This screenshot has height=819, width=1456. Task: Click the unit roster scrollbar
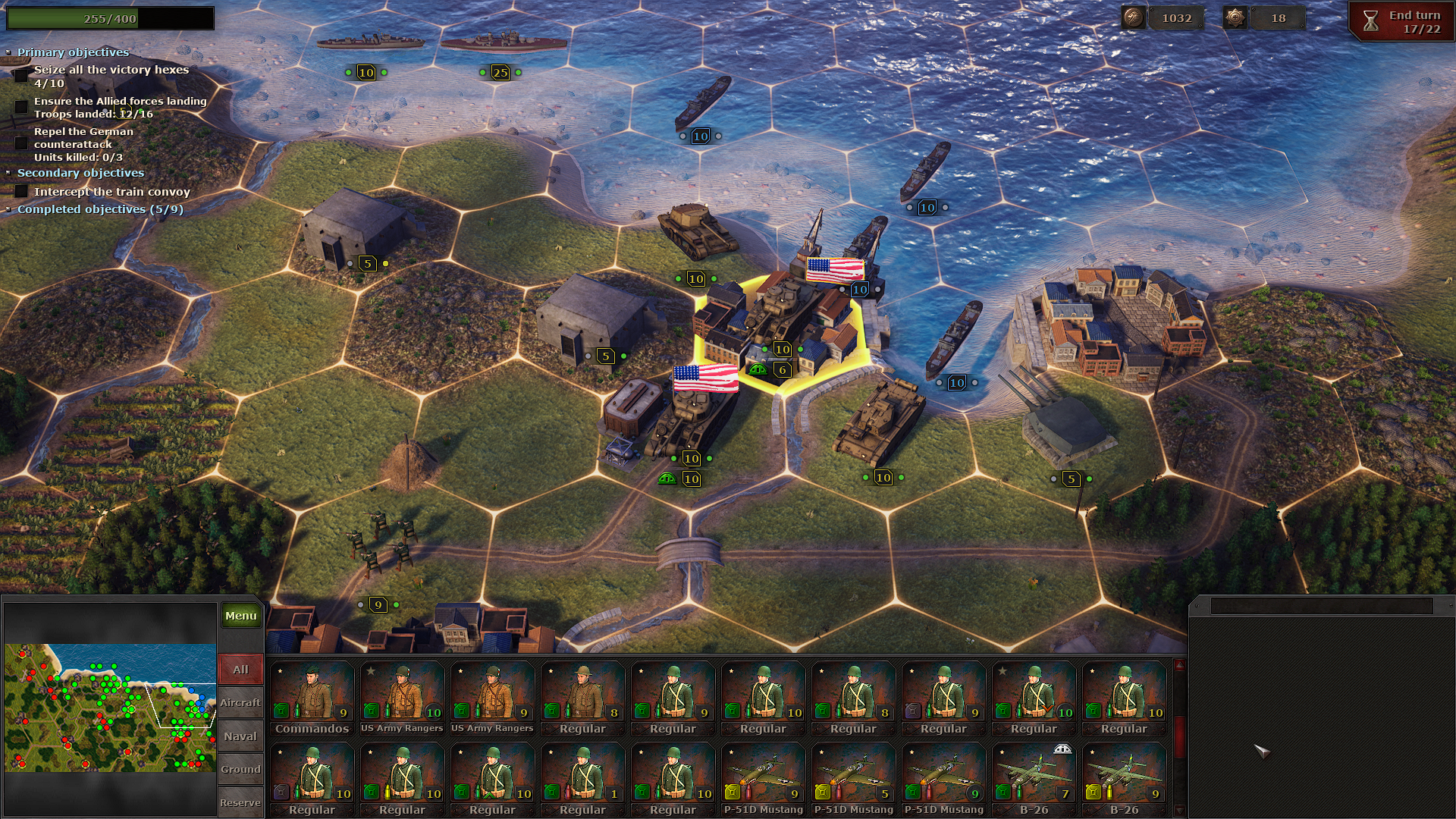pyautogui.click(x=1179, y=736)
